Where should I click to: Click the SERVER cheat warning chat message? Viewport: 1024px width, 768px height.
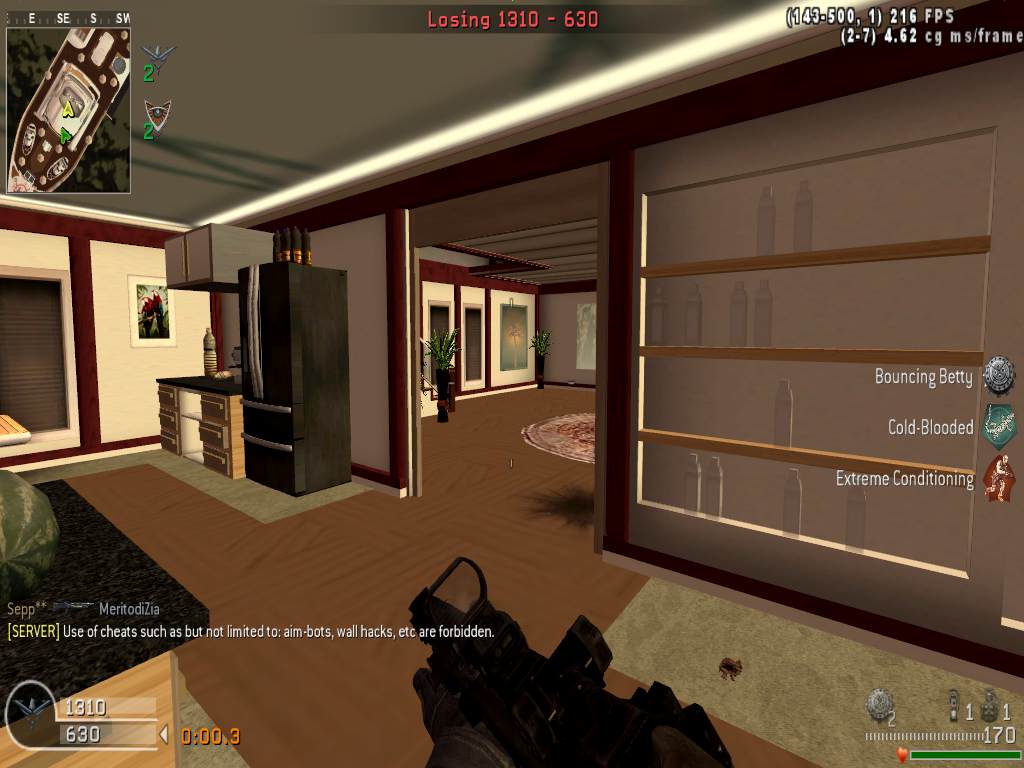(250, 631)
